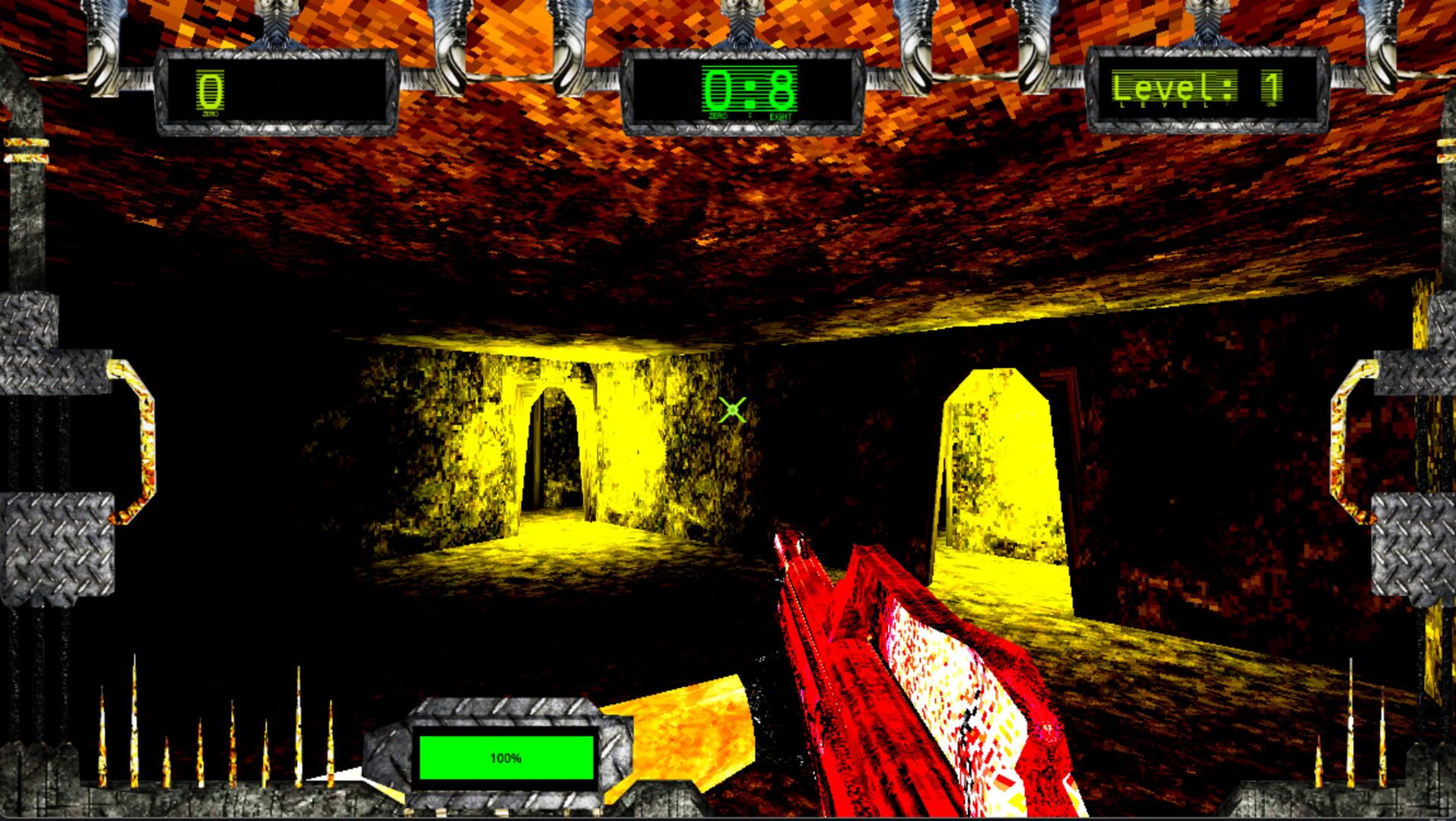Click the claw above the Level display
This screenshot has height=821, width=1456.
pyautogui.click(x=1209, y=23)
